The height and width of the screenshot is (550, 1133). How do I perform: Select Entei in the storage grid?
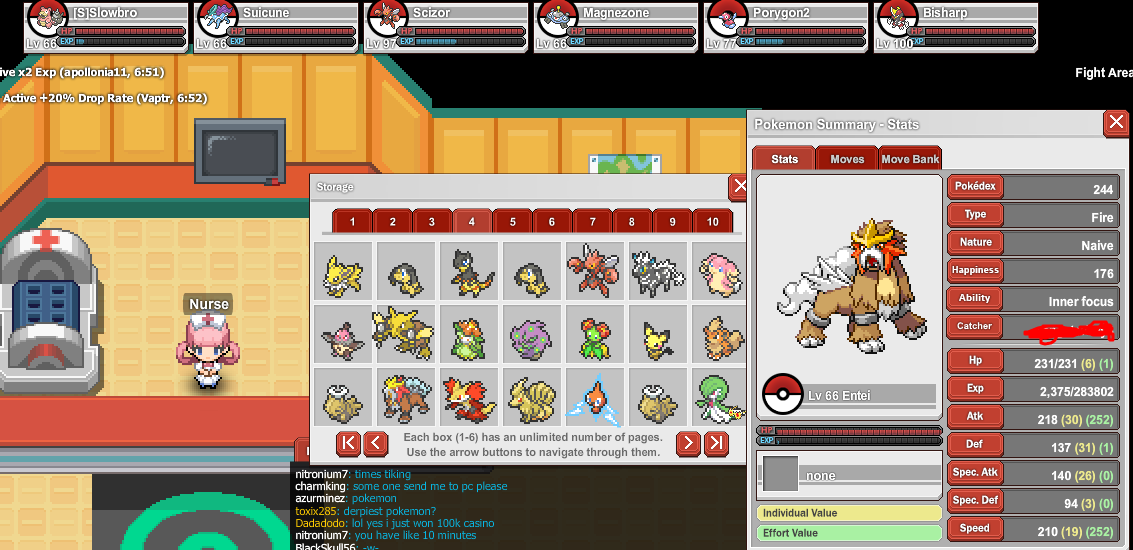pos(403,394)
